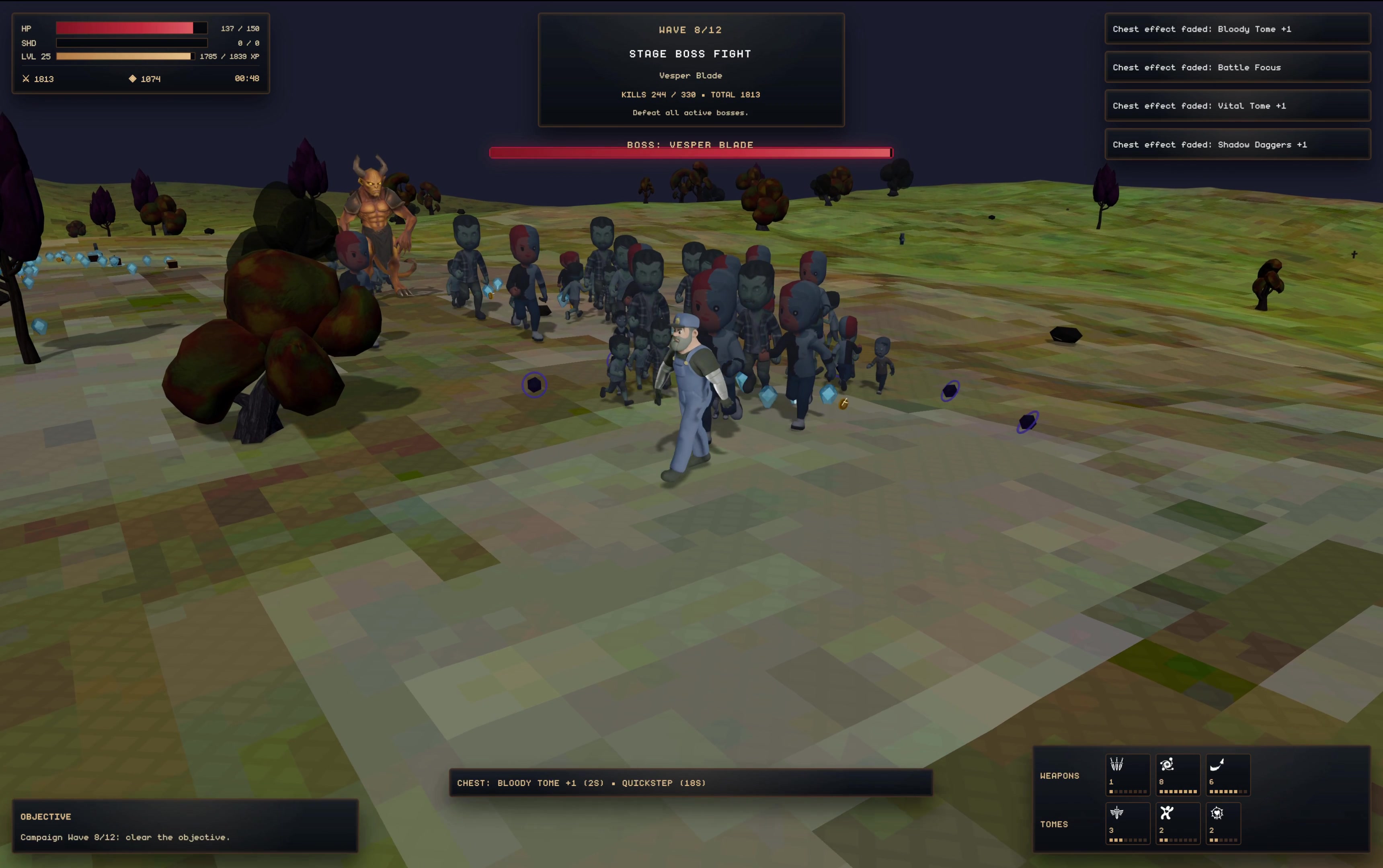This screenshot has width=1383, height=868.
Task: Open the Stage Boss Fight wave panel
Action: [690, 69]
